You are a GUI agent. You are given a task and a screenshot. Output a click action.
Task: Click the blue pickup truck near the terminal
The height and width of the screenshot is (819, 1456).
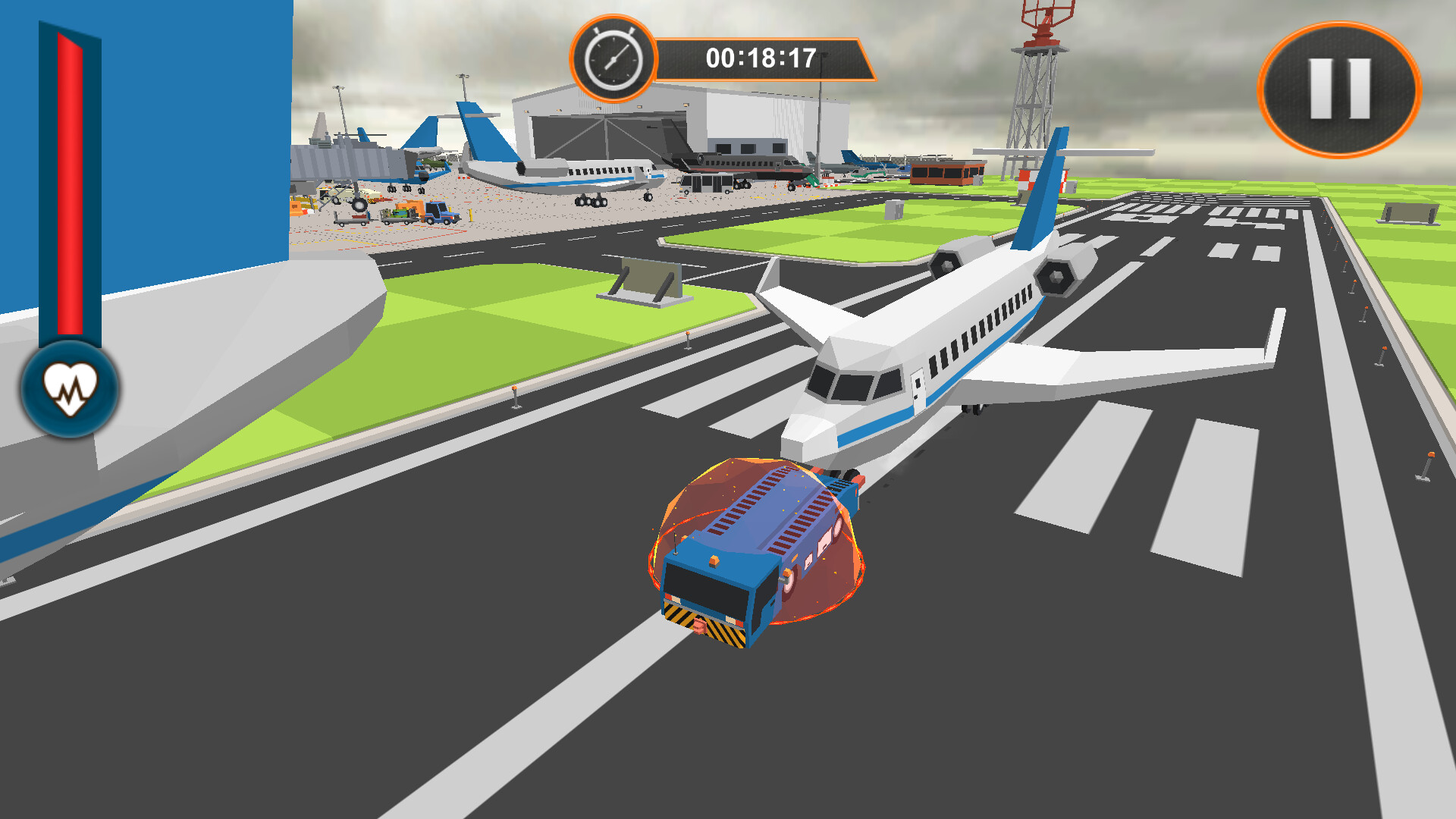point(438,215)
